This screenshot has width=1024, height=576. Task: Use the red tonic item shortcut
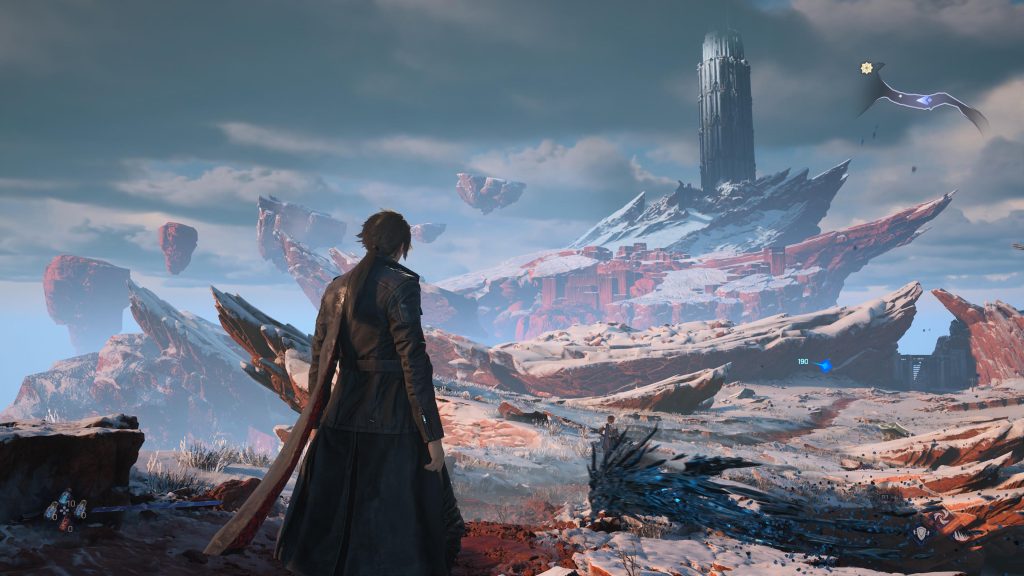(x=64, y=523)
